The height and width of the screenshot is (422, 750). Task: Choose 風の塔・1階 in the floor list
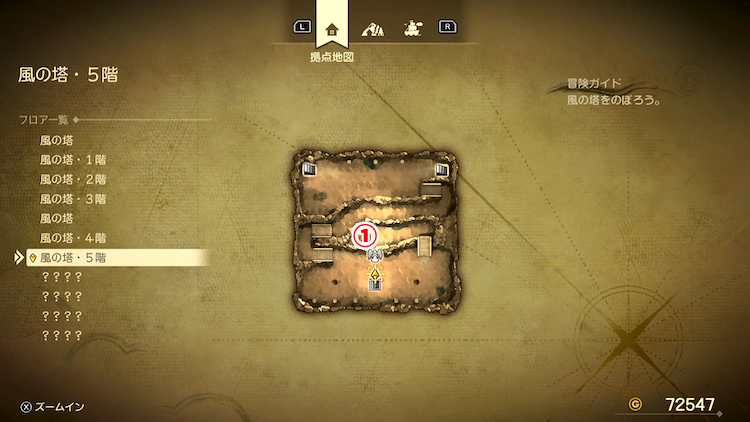[x=73, y=160]
